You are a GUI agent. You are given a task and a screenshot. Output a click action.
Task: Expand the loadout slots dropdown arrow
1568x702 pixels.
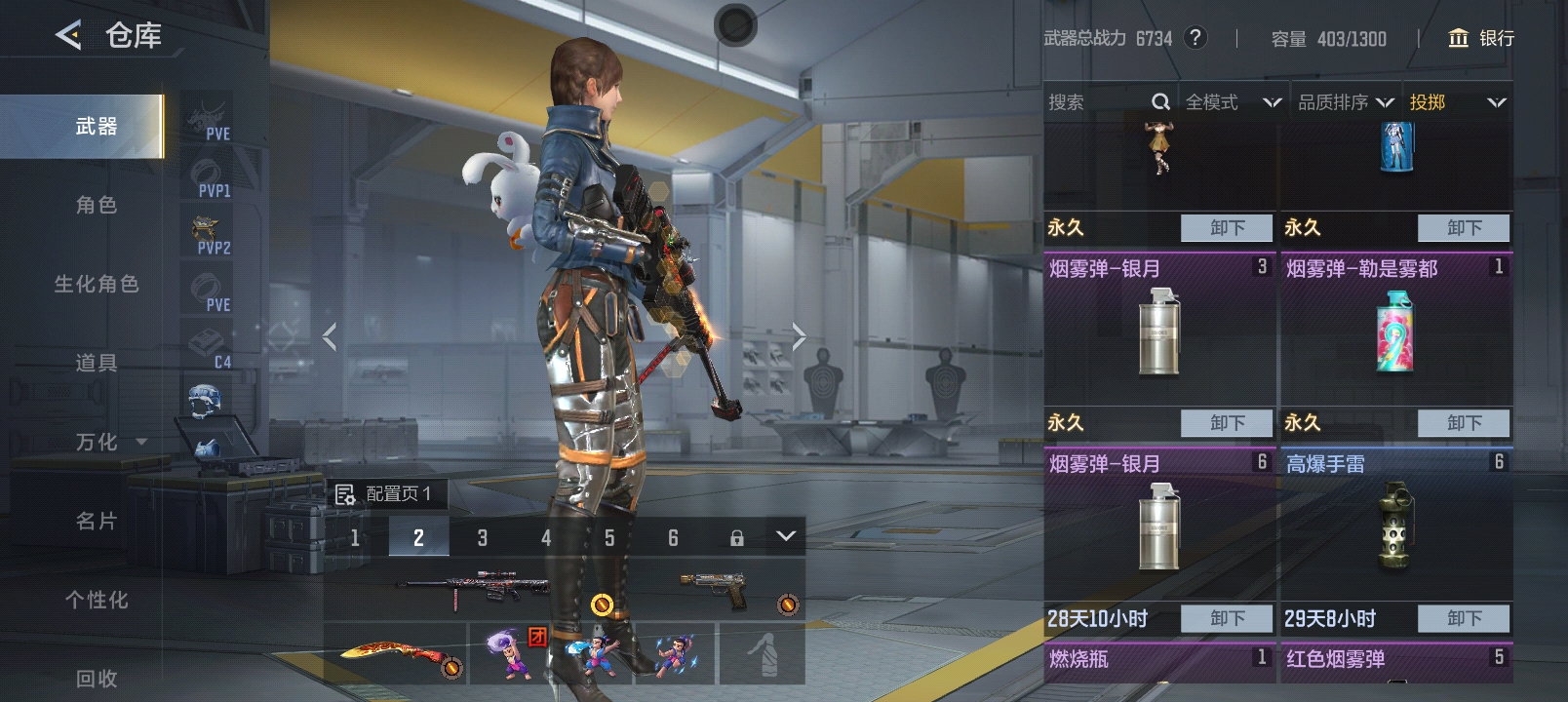(x=786, y=536)
